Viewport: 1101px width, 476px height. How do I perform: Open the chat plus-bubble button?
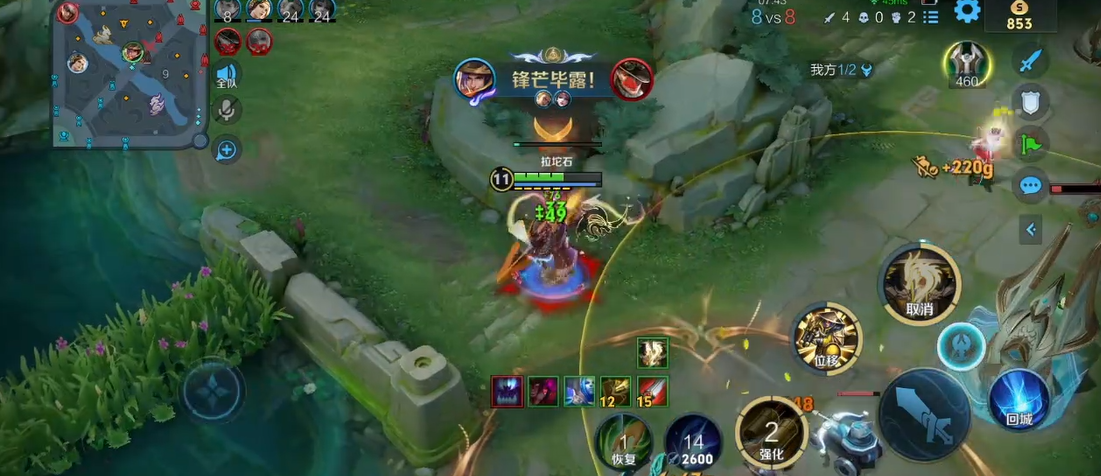pos(228,150)
